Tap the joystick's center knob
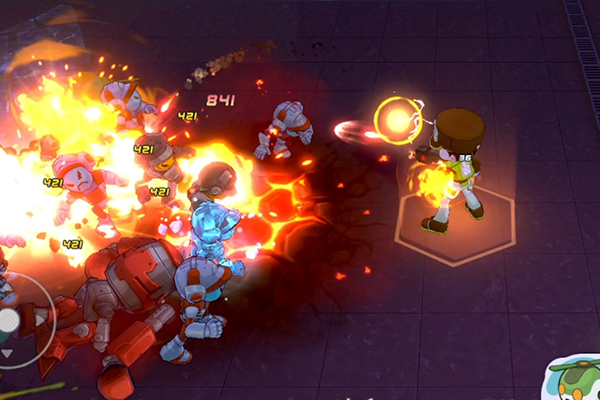The height and width of the screenshot is (400, 600). (6, 321)
